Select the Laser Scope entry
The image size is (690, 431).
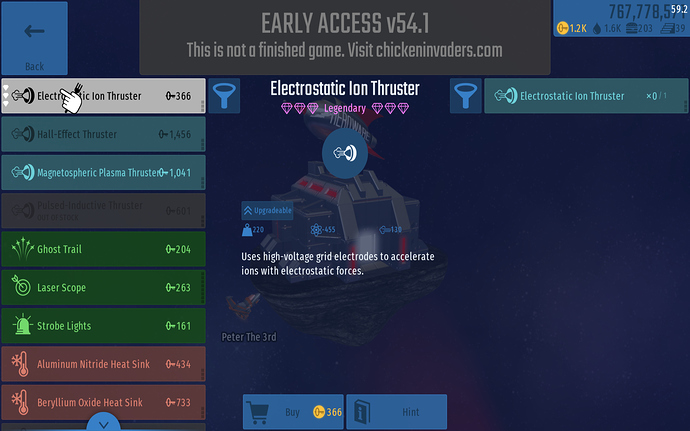[104, 288]
